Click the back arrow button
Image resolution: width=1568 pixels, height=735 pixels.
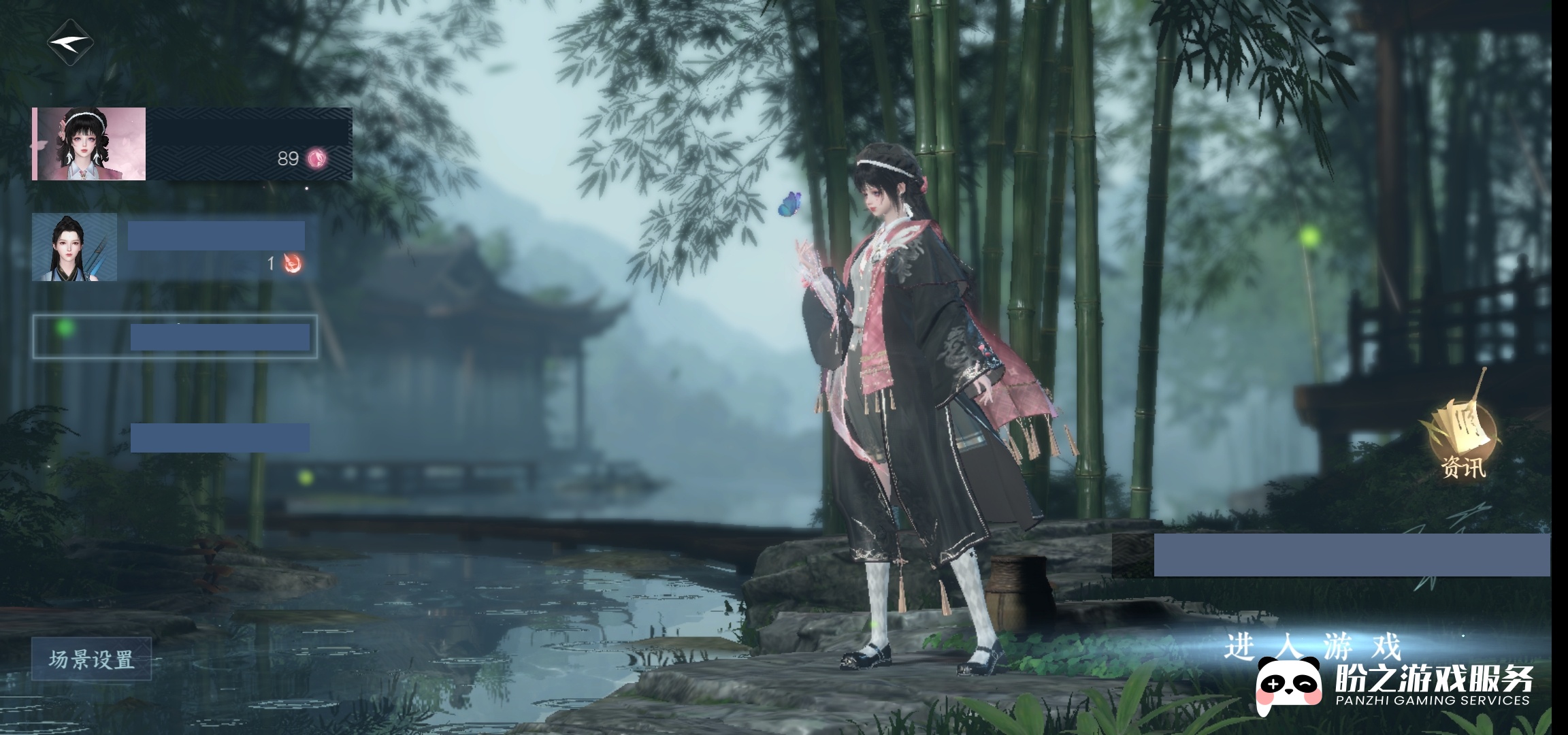70,42
